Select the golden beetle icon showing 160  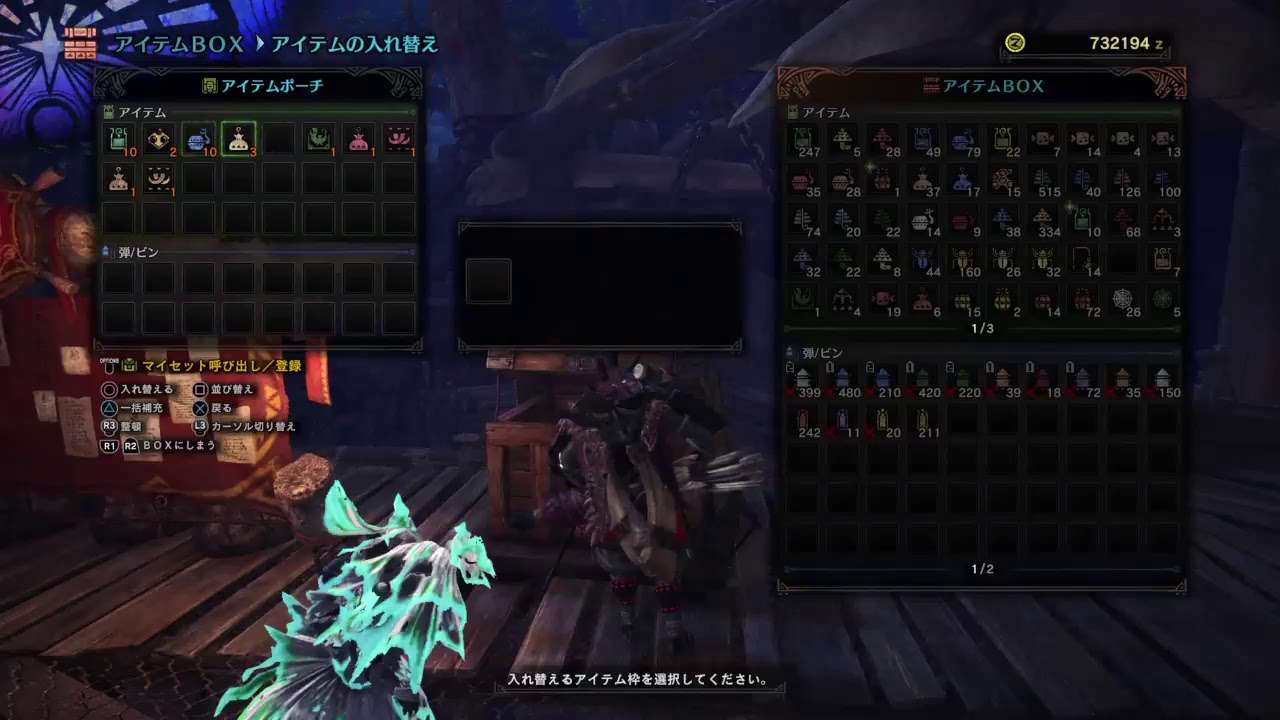click(963, 260)
